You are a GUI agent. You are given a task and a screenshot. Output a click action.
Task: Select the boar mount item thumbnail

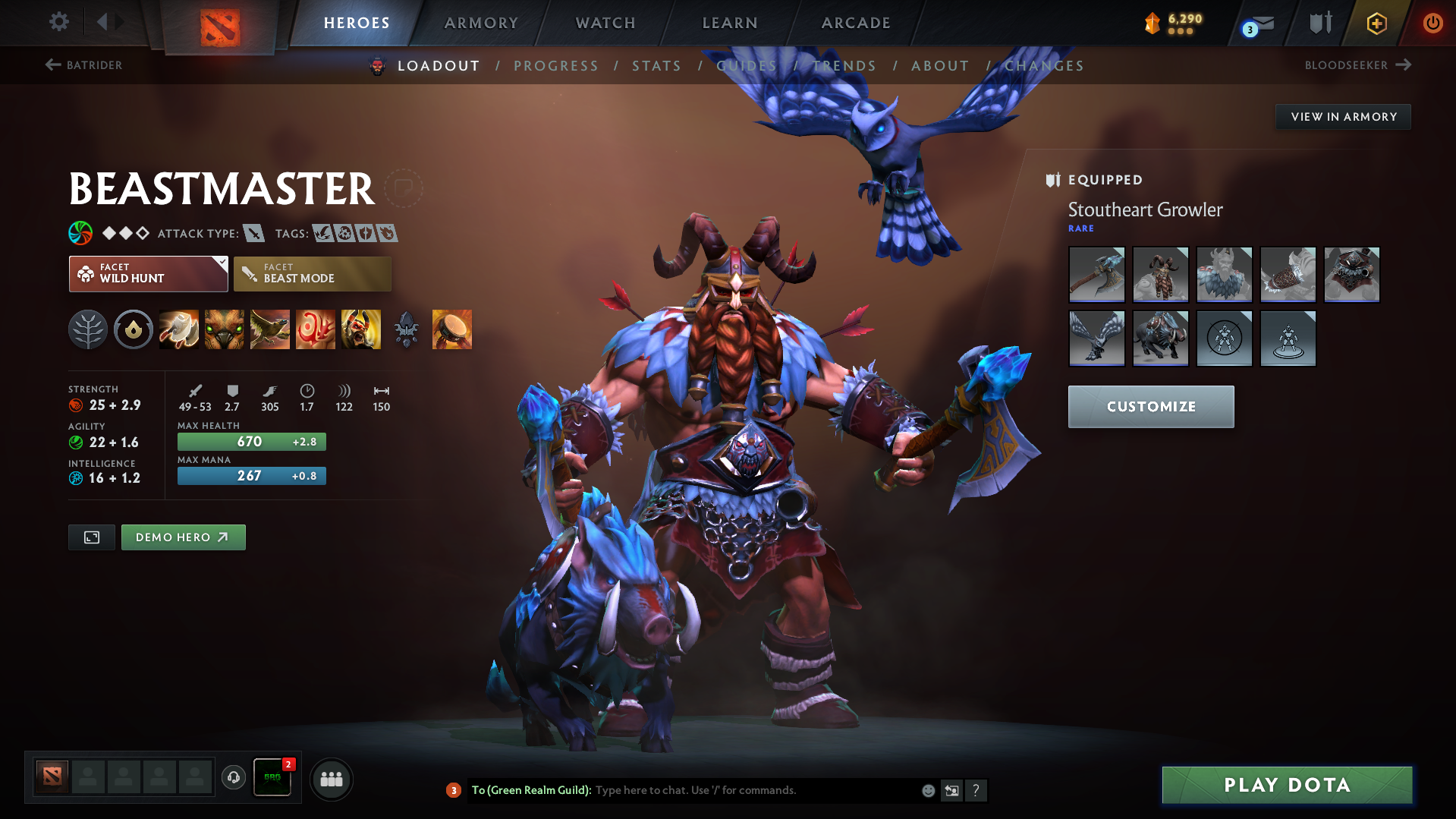[1160, 339]
